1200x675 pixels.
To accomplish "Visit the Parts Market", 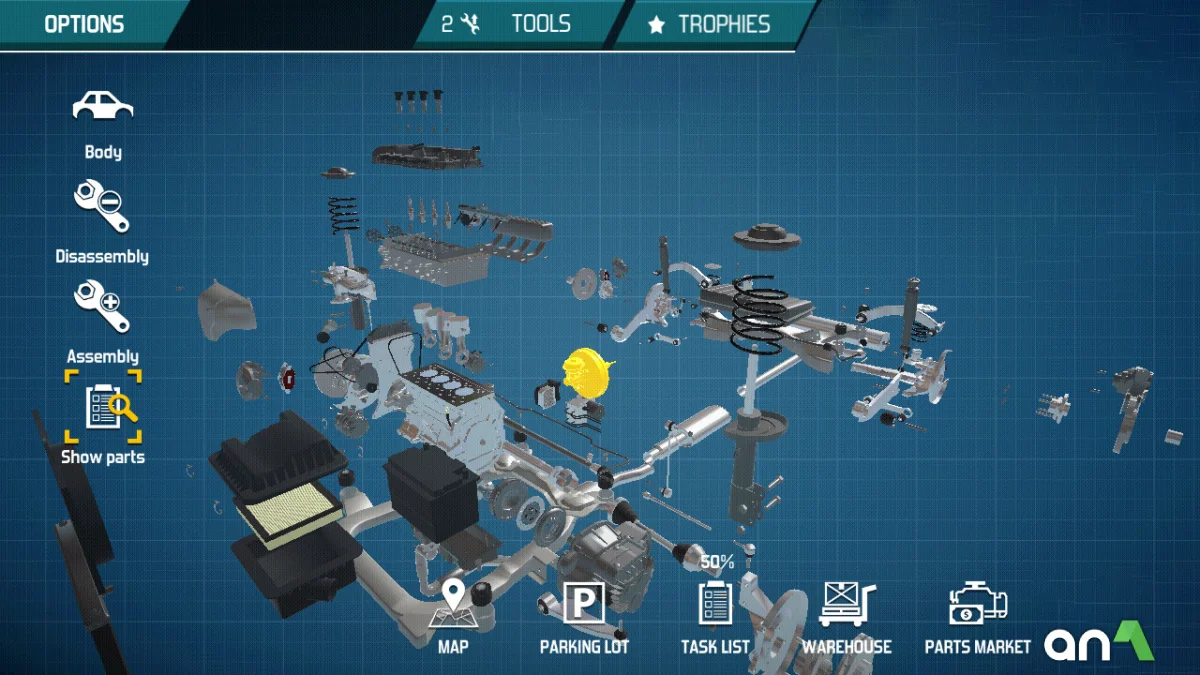I will 977,607.
